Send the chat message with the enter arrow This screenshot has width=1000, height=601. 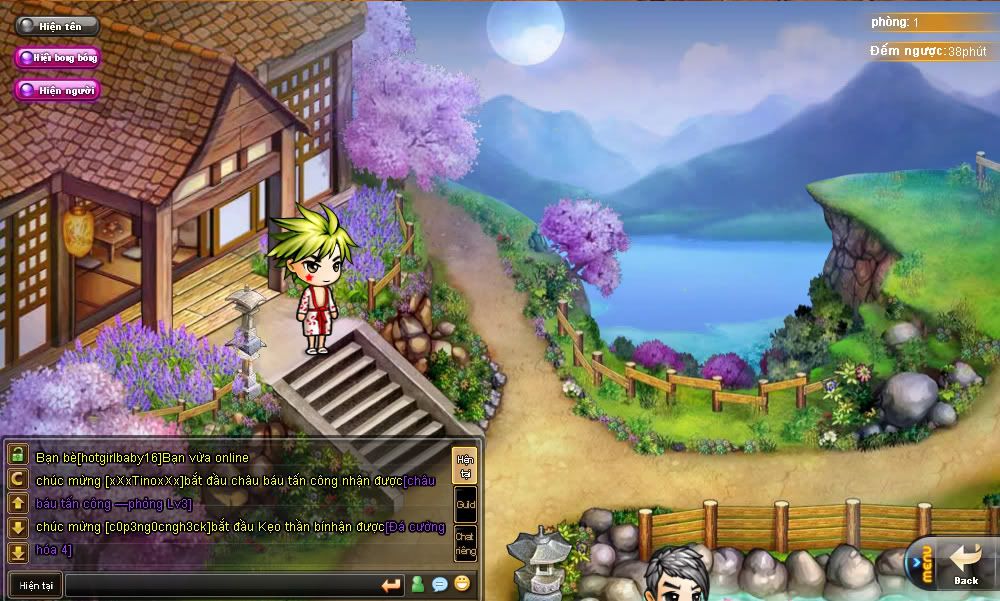(391, 585)
